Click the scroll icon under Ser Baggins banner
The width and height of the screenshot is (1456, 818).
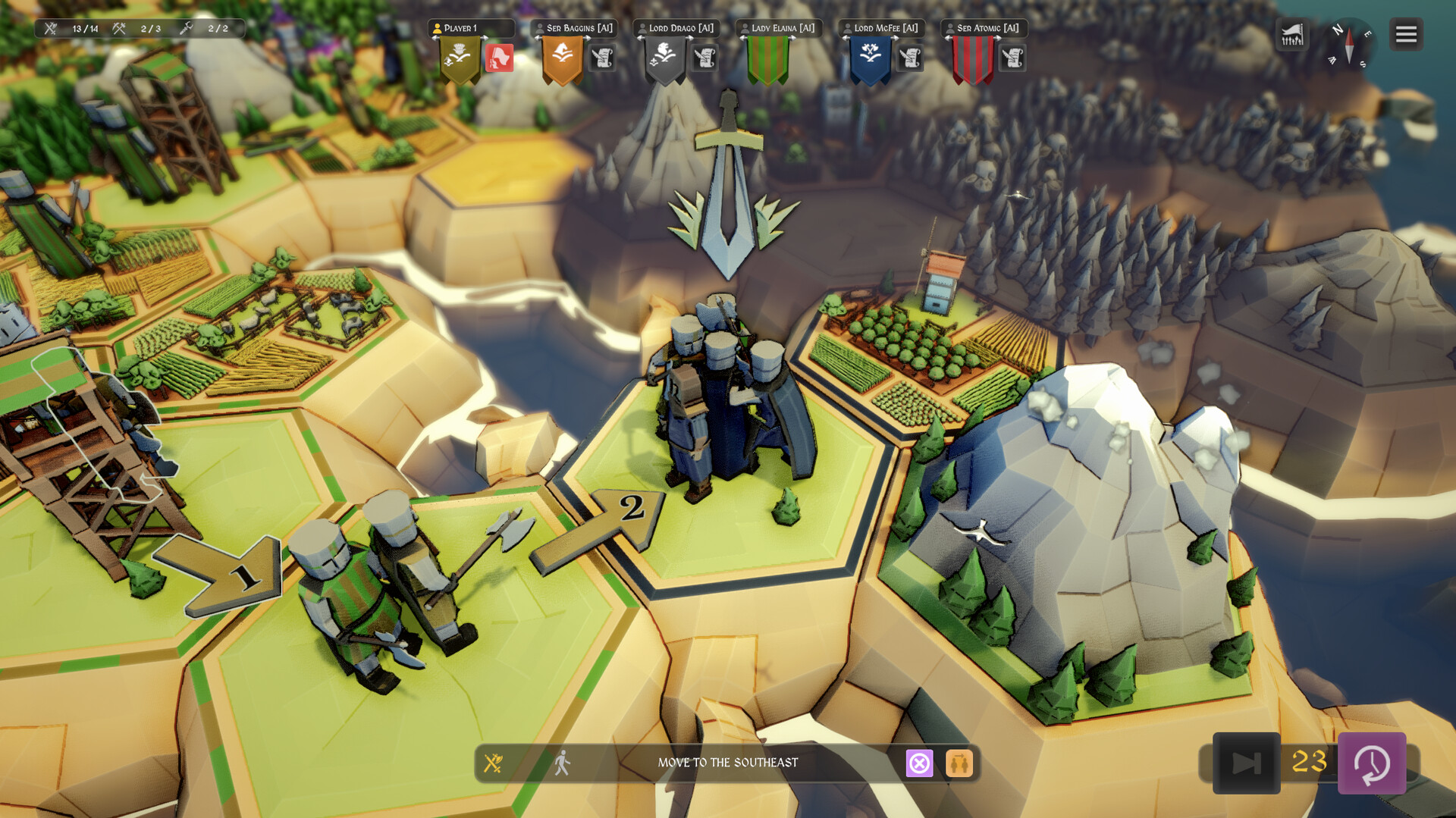tap(601, 58)
